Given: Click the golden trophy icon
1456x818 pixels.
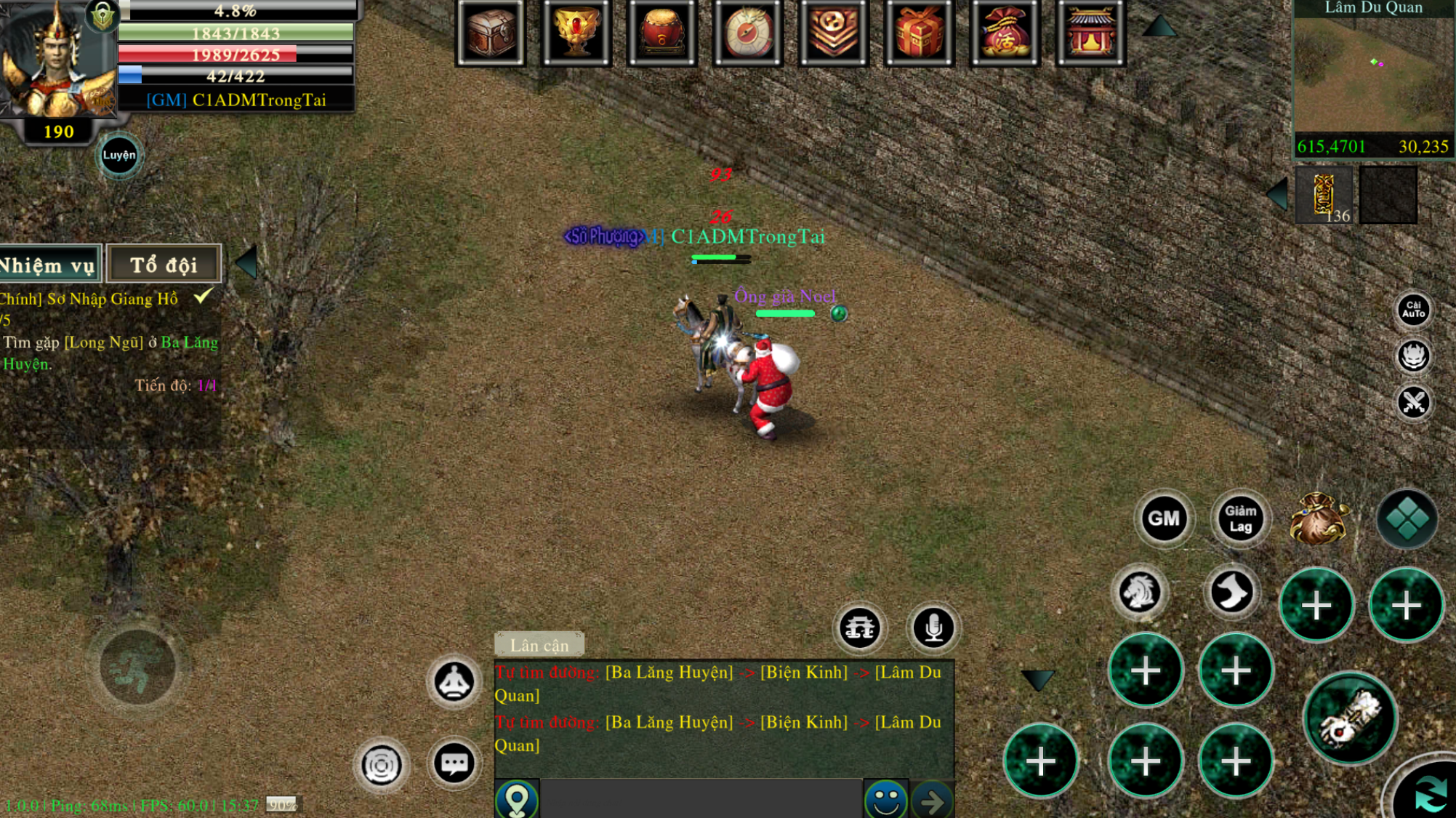Looking at the screenshot, I should [x=576, y=33].
